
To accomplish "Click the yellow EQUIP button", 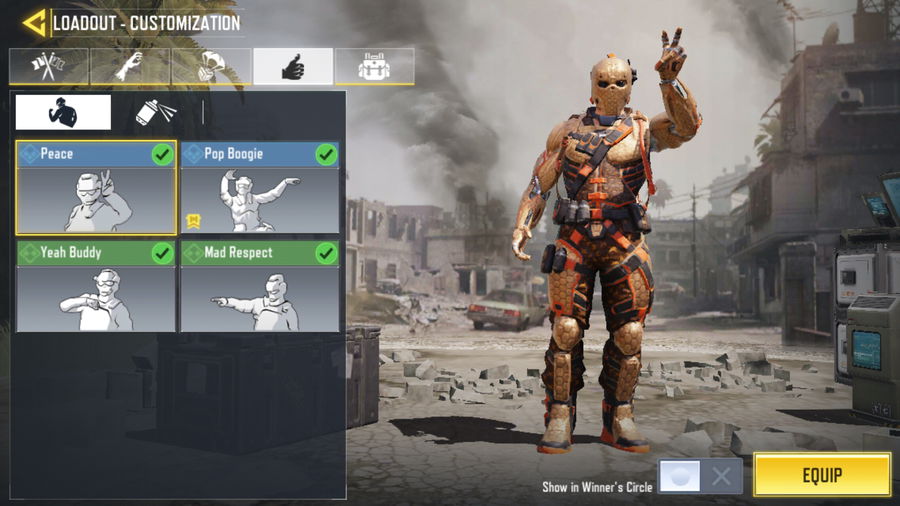I will click(x=822, y=475).
